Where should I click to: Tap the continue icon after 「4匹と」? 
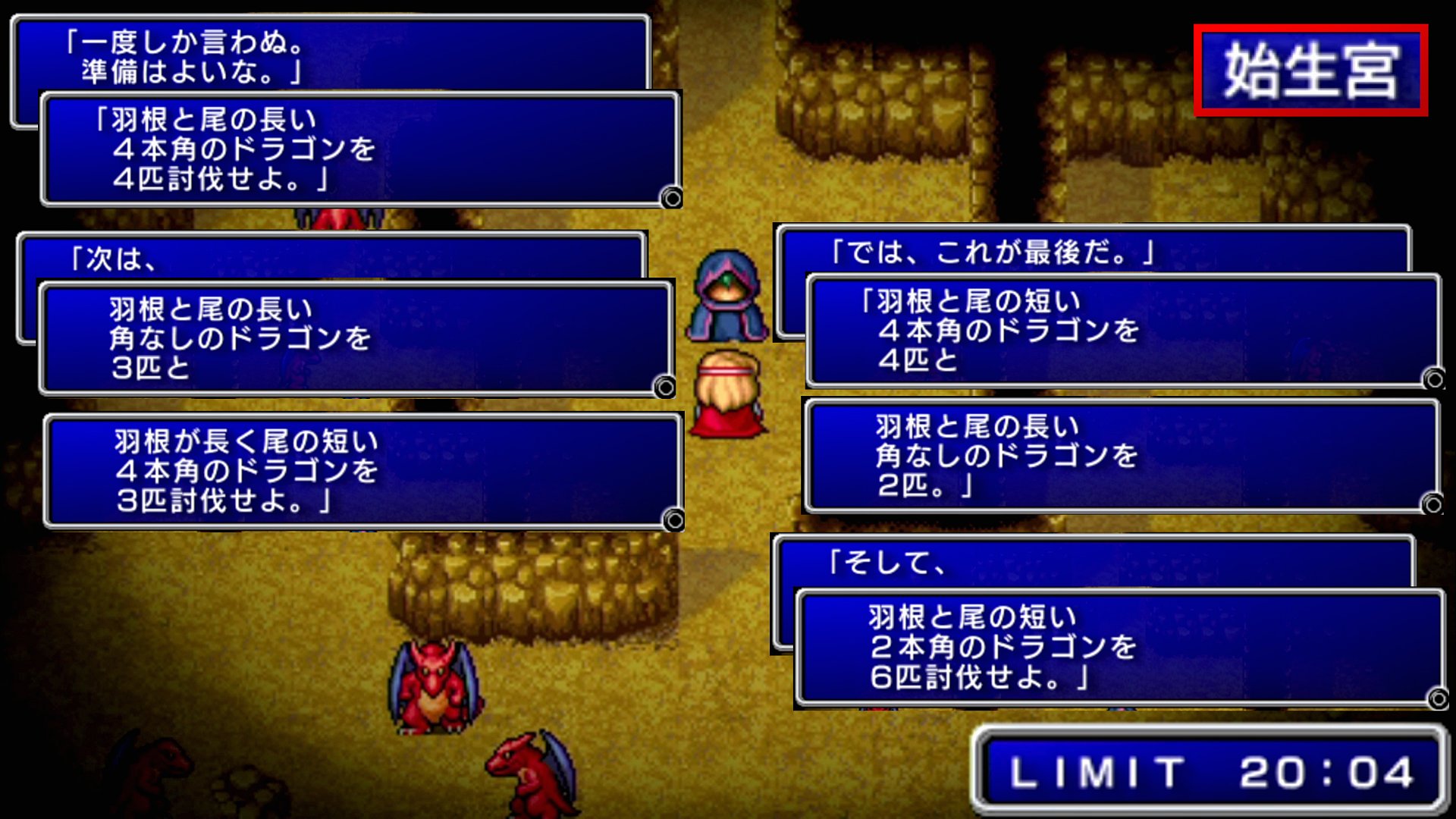1433,378
